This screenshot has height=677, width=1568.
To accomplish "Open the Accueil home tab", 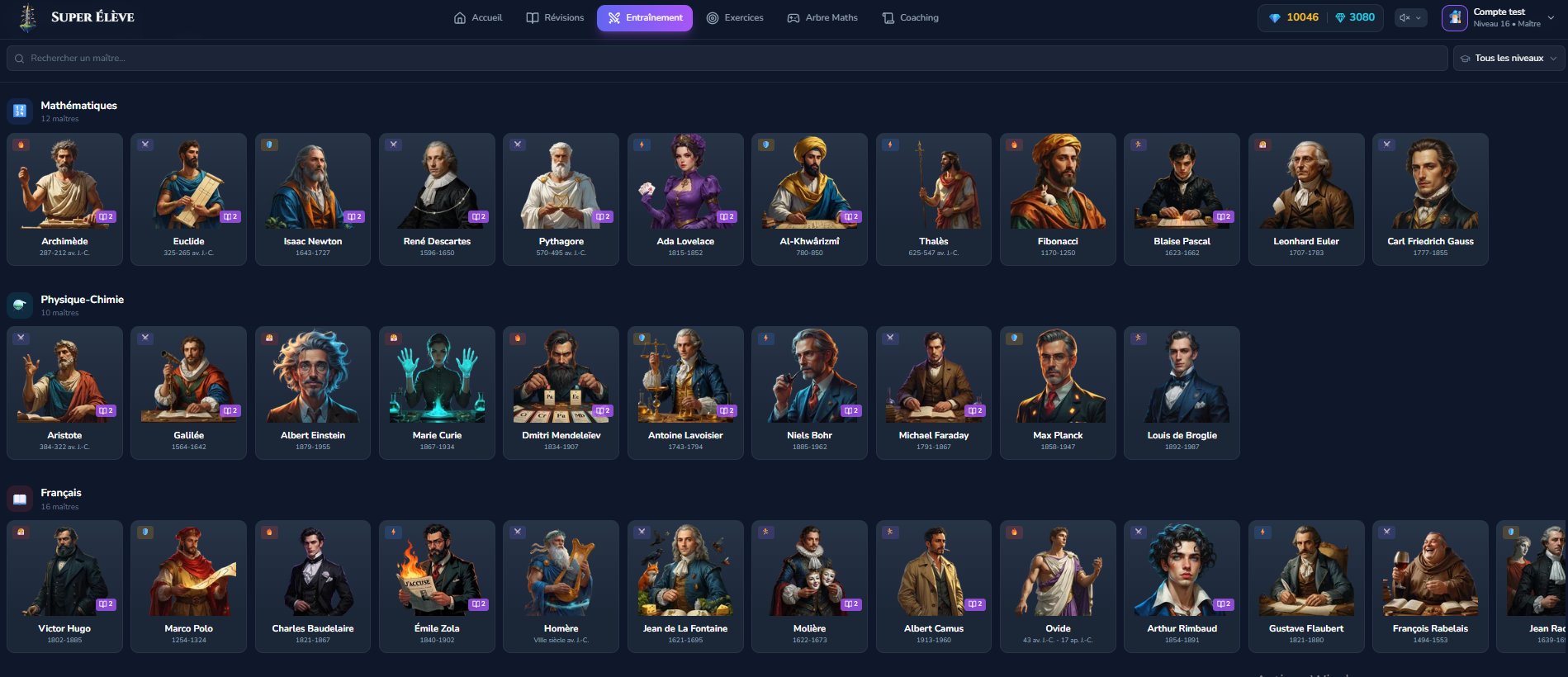I will (478, 17).
